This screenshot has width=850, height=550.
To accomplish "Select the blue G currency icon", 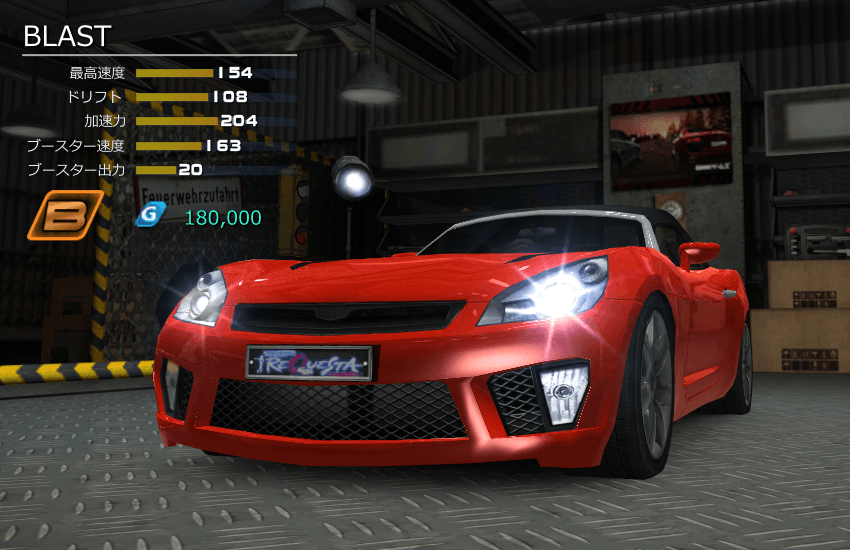I will pyautogui.click(x=149, y=216).
